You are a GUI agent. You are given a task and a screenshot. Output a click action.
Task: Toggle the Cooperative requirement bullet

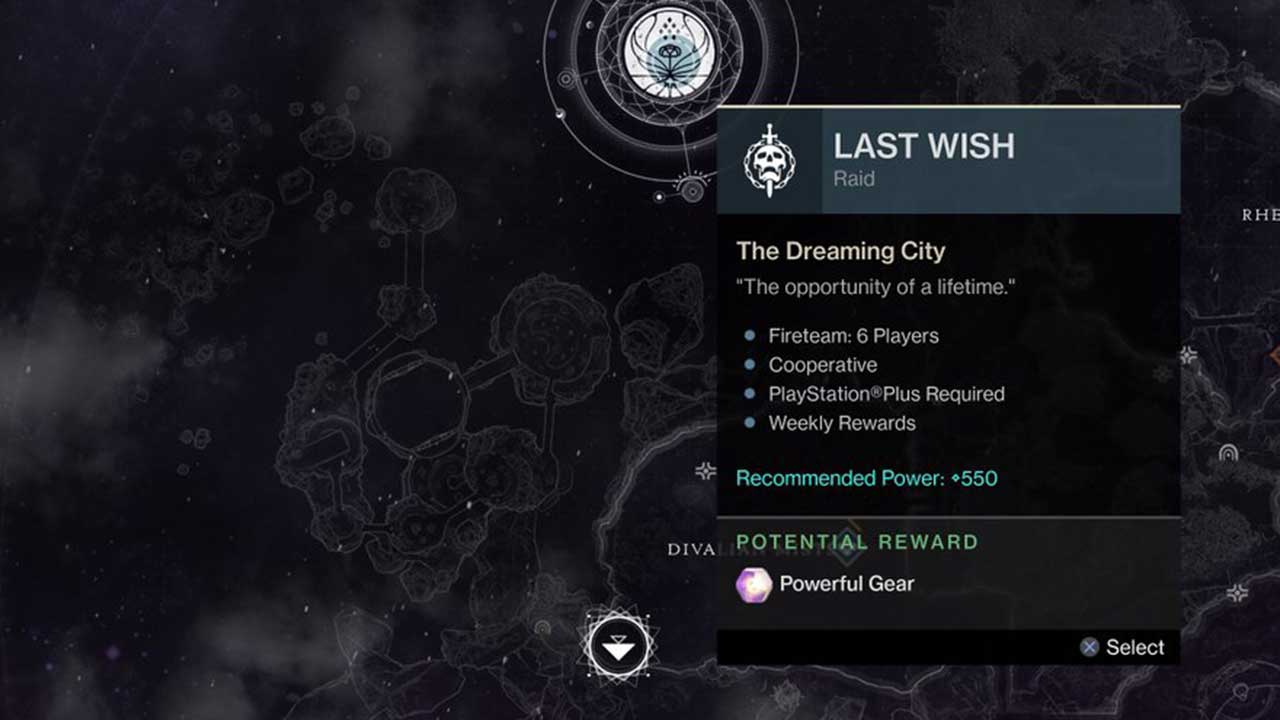click(x=821, y=365)
